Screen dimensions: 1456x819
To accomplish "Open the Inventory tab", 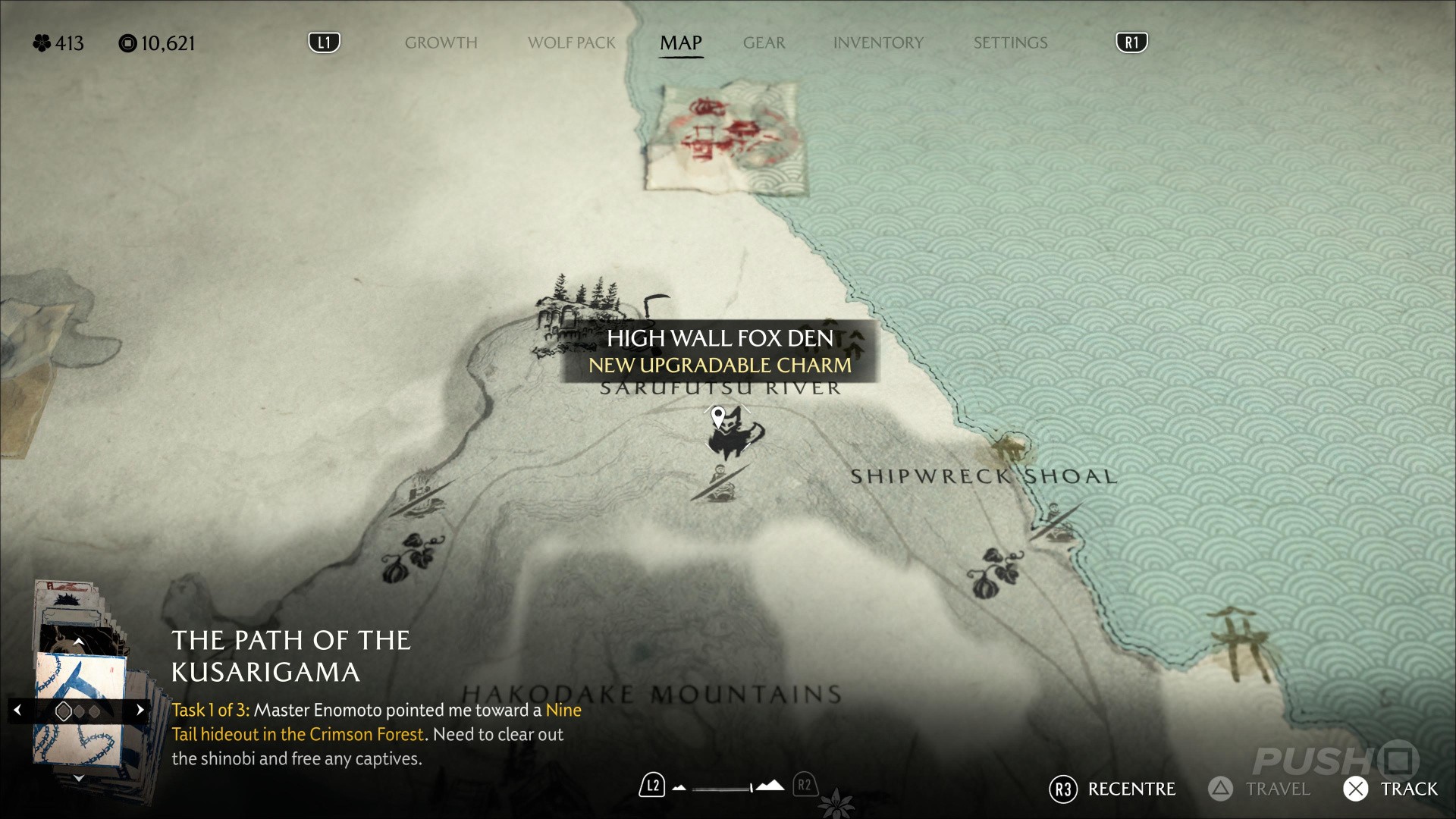I will pos(878,43).
